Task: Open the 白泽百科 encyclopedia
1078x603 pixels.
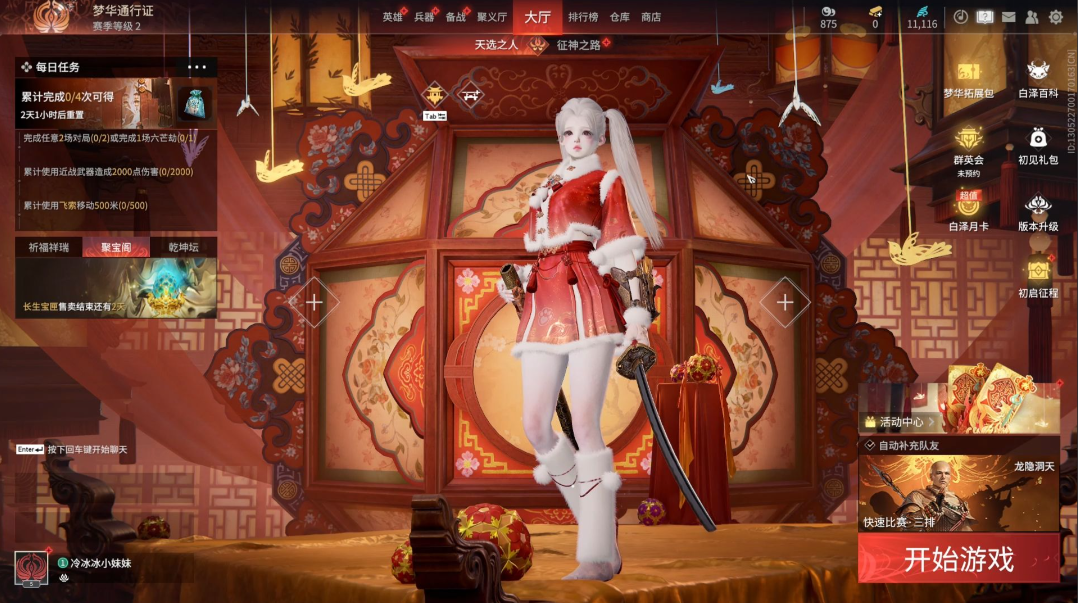Action: pyautogui.click(x=1038, y=79)
